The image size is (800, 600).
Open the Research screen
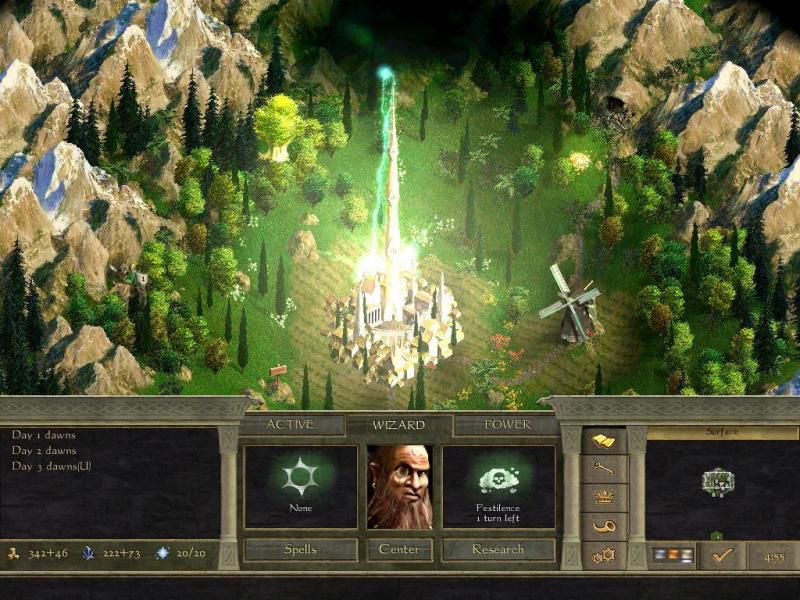pyautogui.click(x=498, y=549)
